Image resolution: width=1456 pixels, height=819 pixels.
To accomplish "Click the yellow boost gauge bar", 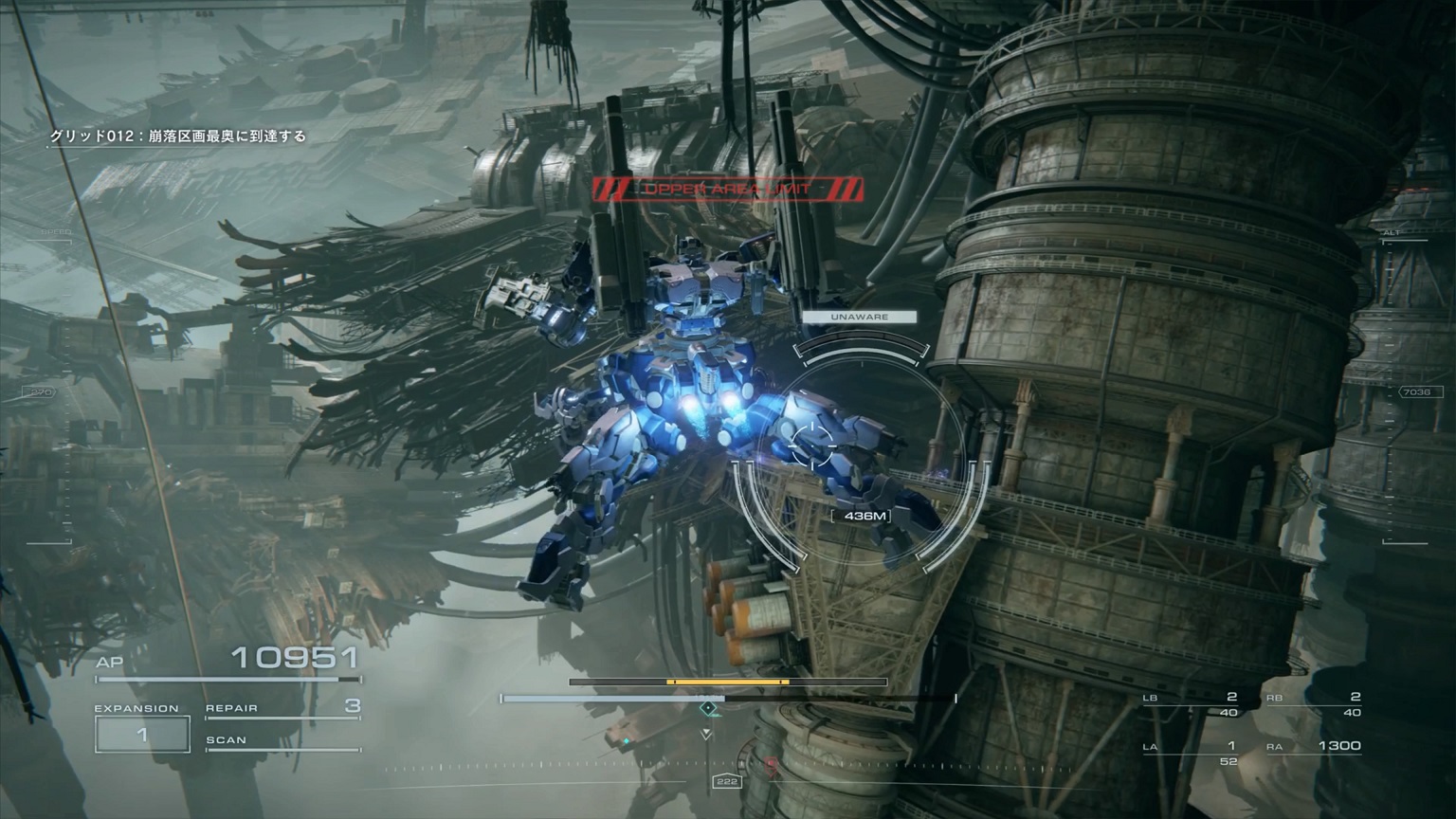I will point(728,681).
